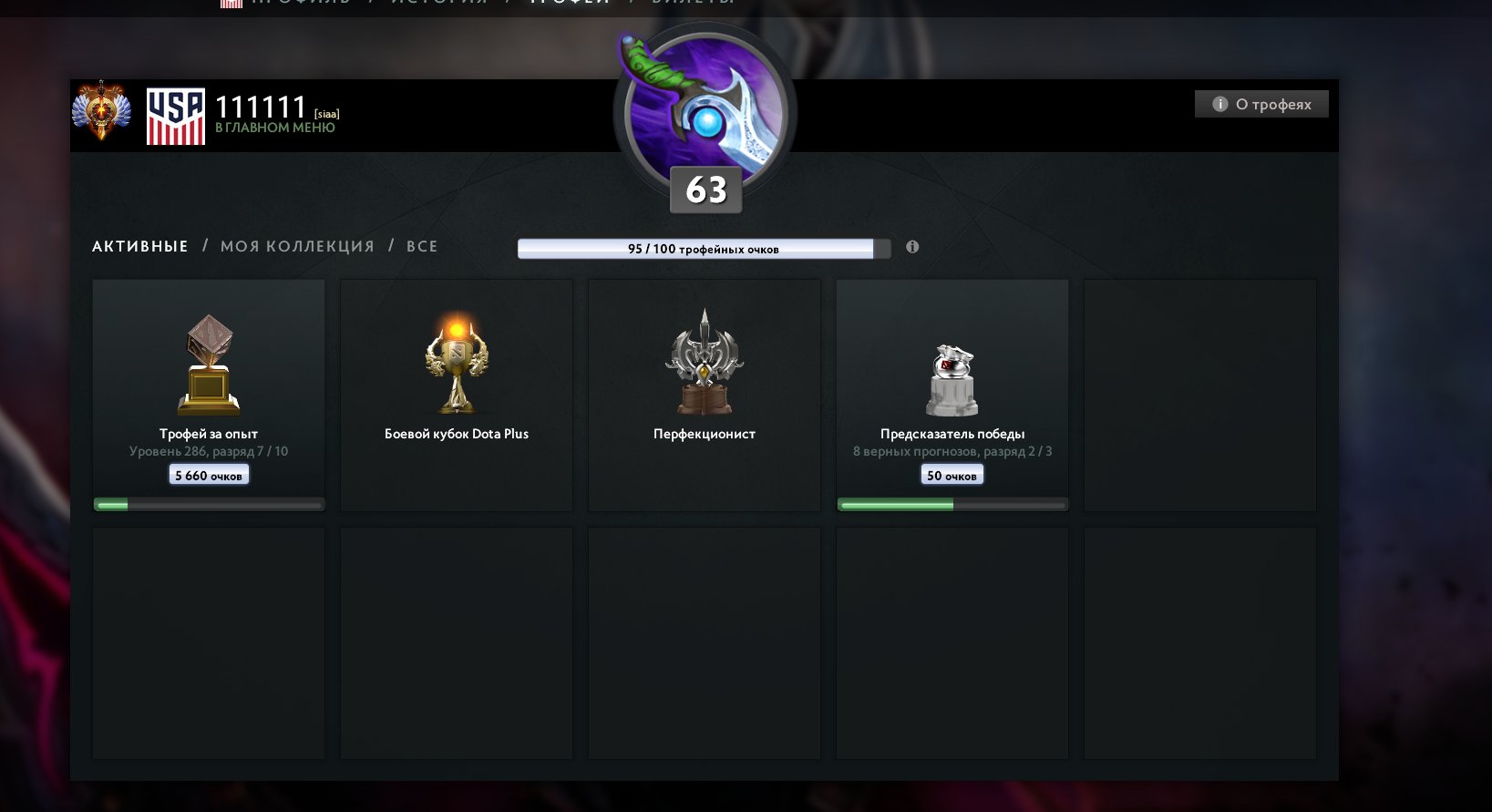
Task: Click the 50 очков badge
Action: 952,474
